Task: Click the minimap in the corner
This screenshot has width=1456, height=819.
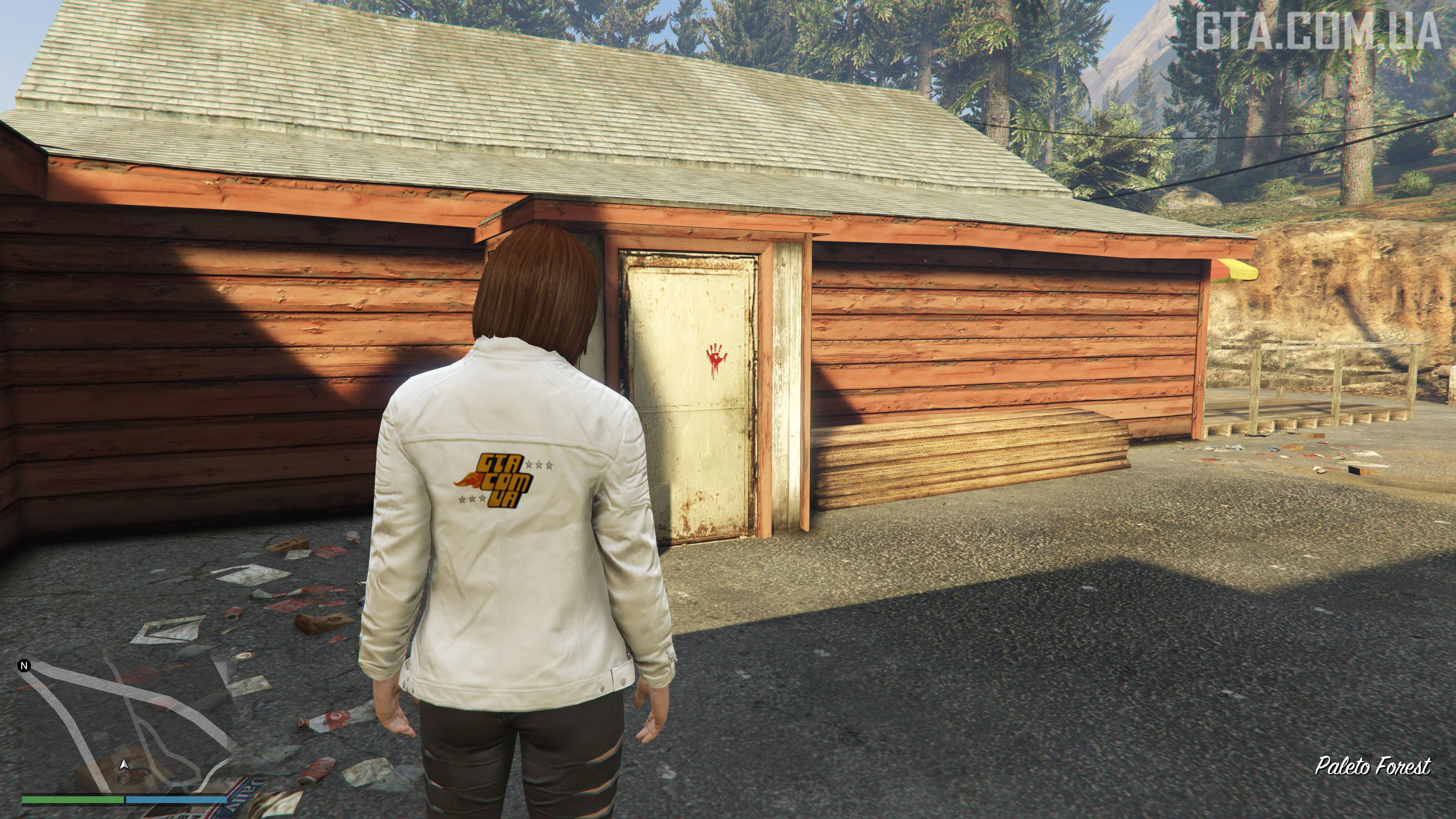Action: (124, 729)
